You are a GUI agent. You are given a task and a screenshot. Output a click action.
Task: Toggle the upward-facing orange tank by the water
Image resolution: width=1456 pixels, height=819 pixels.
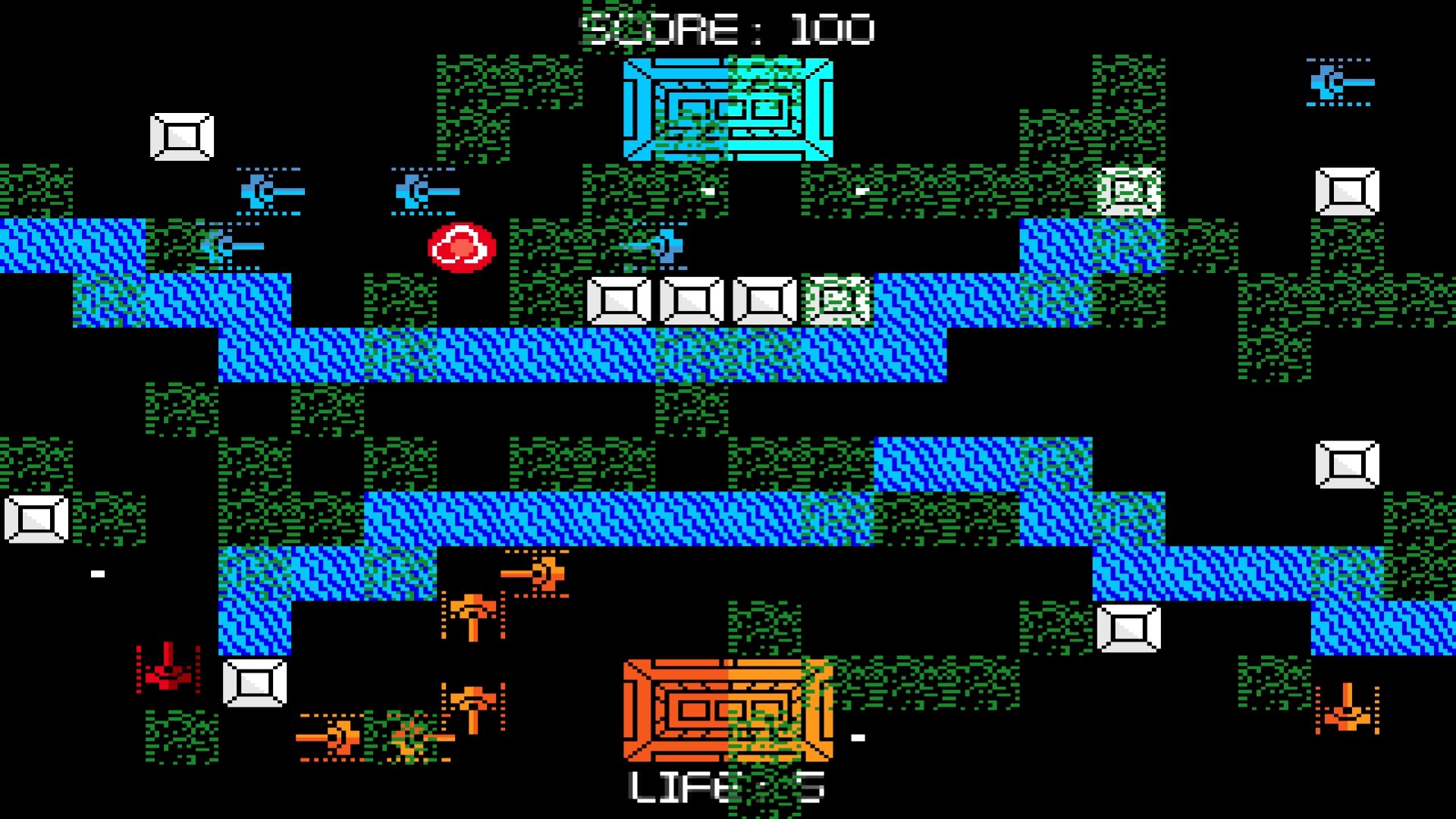tap(474, 610)
